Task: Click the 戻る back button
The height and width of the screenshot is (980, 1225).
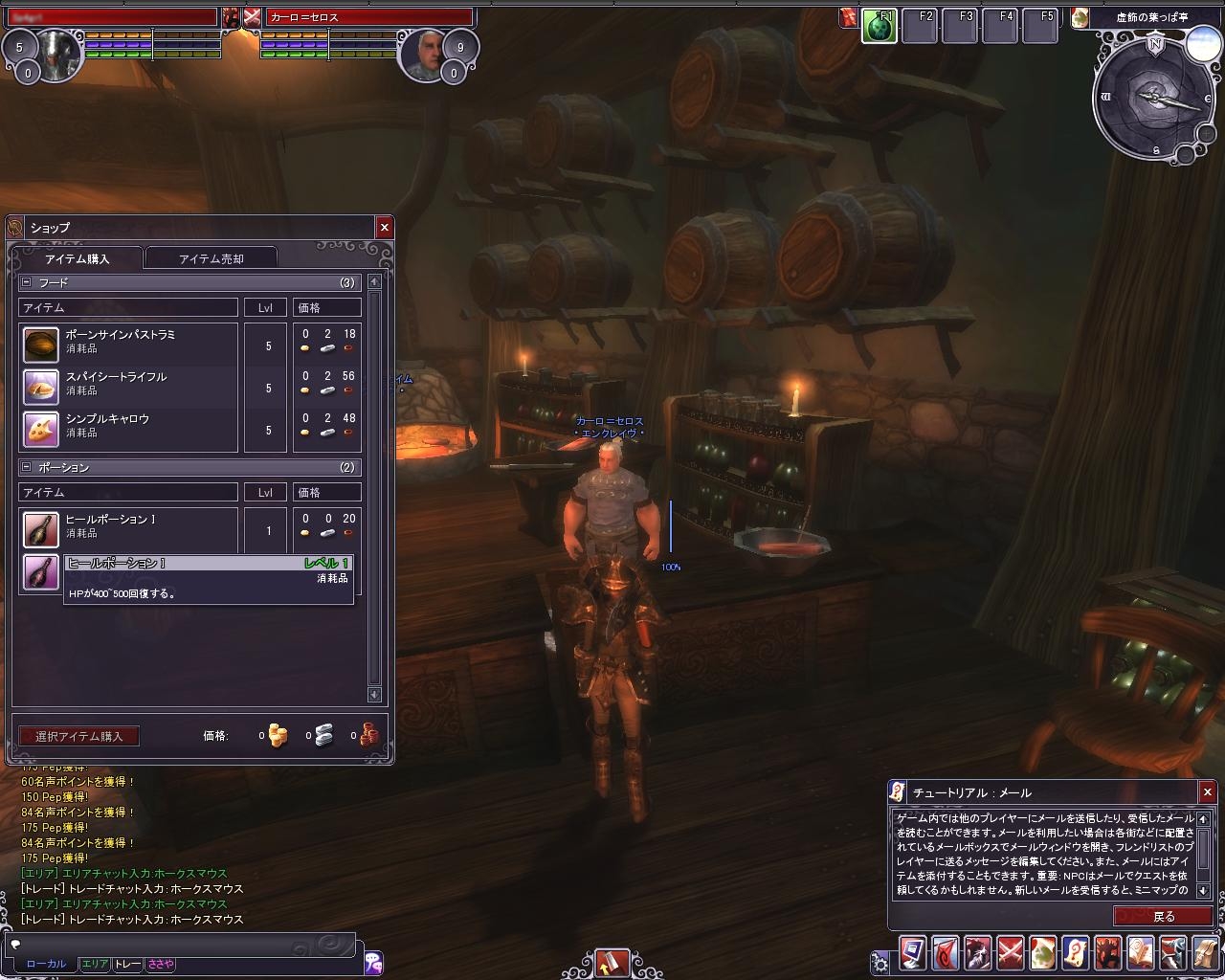Action: (x=1163, y=916)
